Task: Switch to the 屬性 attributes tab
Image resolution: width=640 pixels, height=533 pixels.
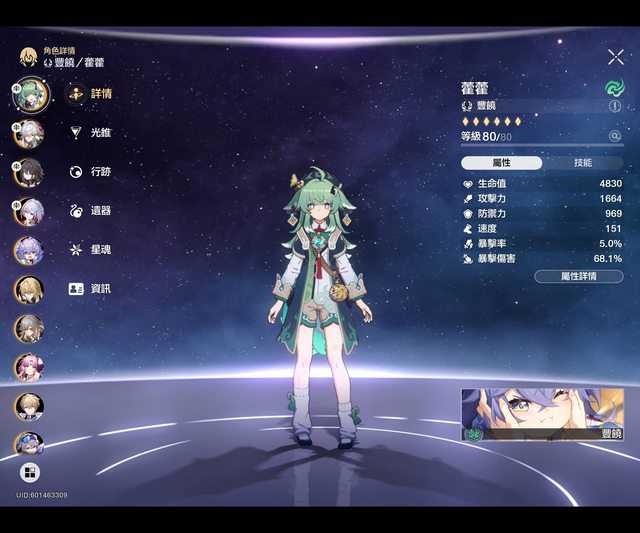Action: pos(502,162)
